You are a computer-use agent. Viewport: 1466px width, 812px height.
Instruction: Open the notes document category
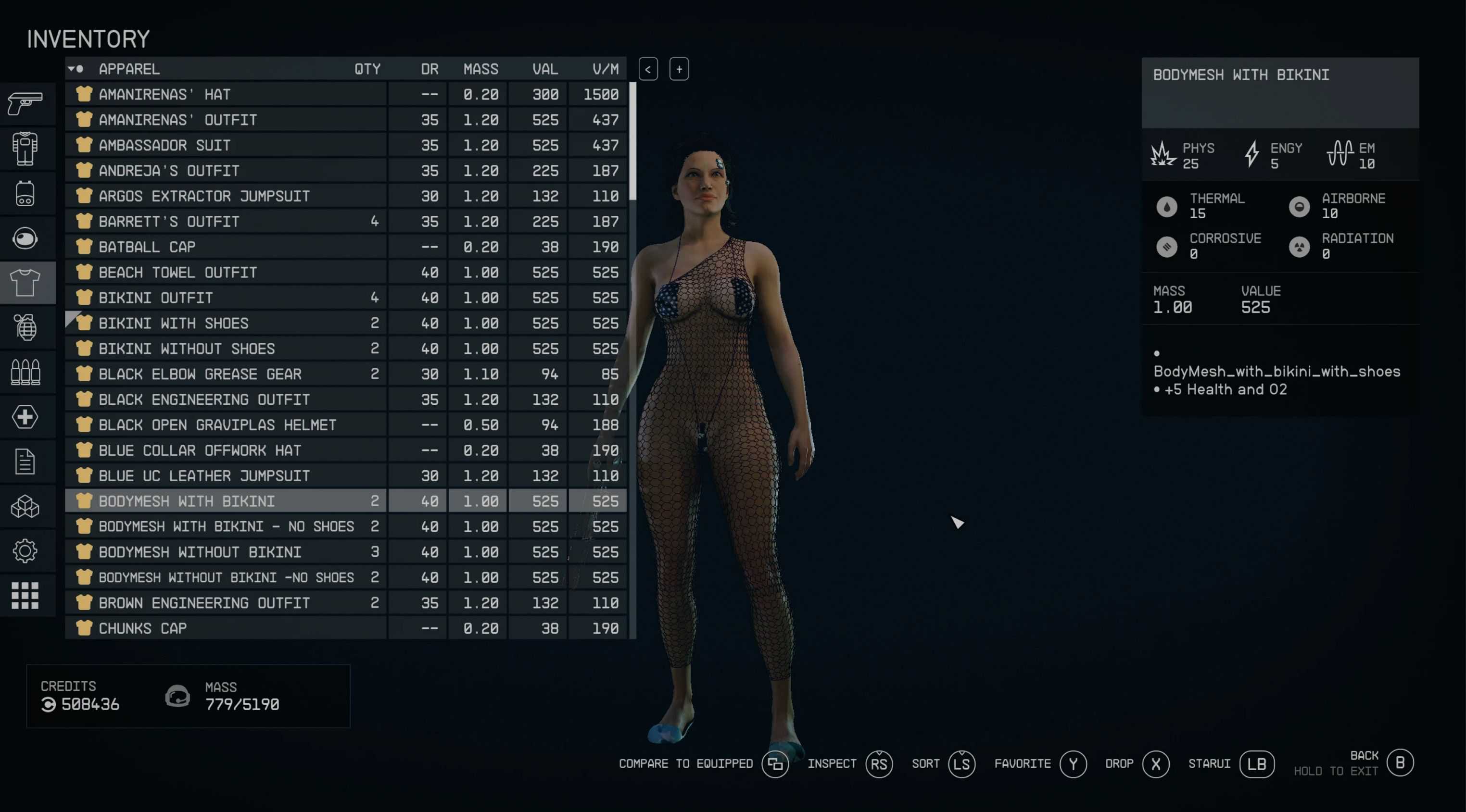click(x=25, y=462)
